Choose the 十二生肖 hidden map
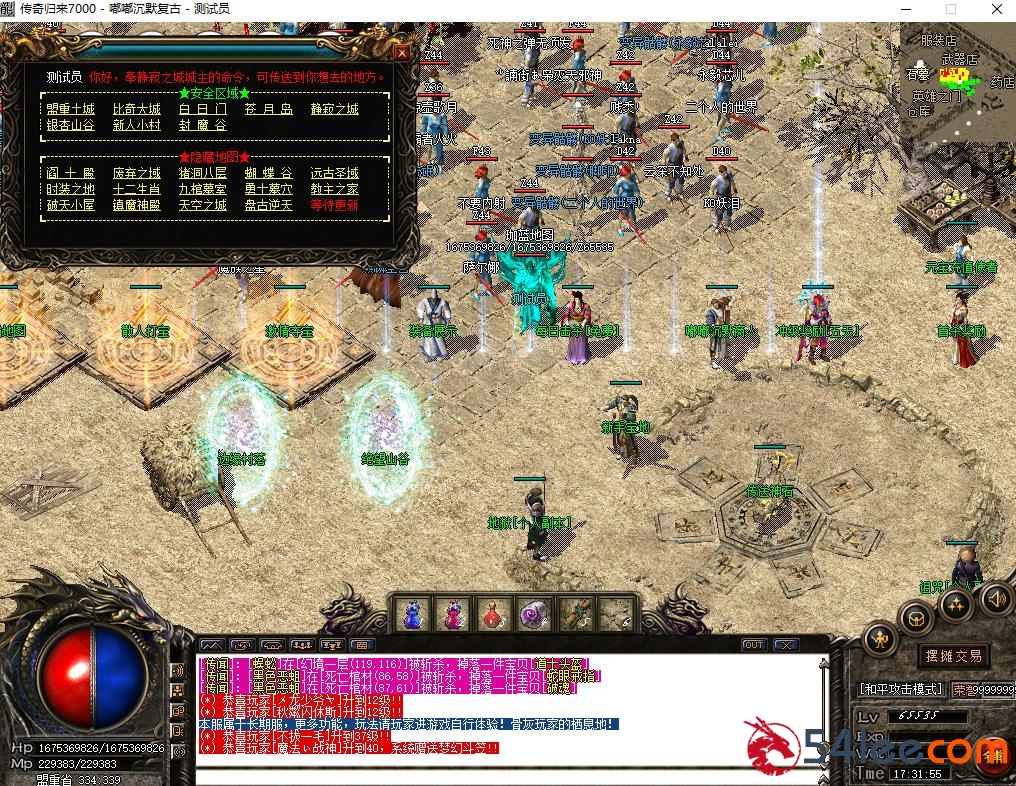The width and height of the screenshot is (1016, 786). pos(136,189)
